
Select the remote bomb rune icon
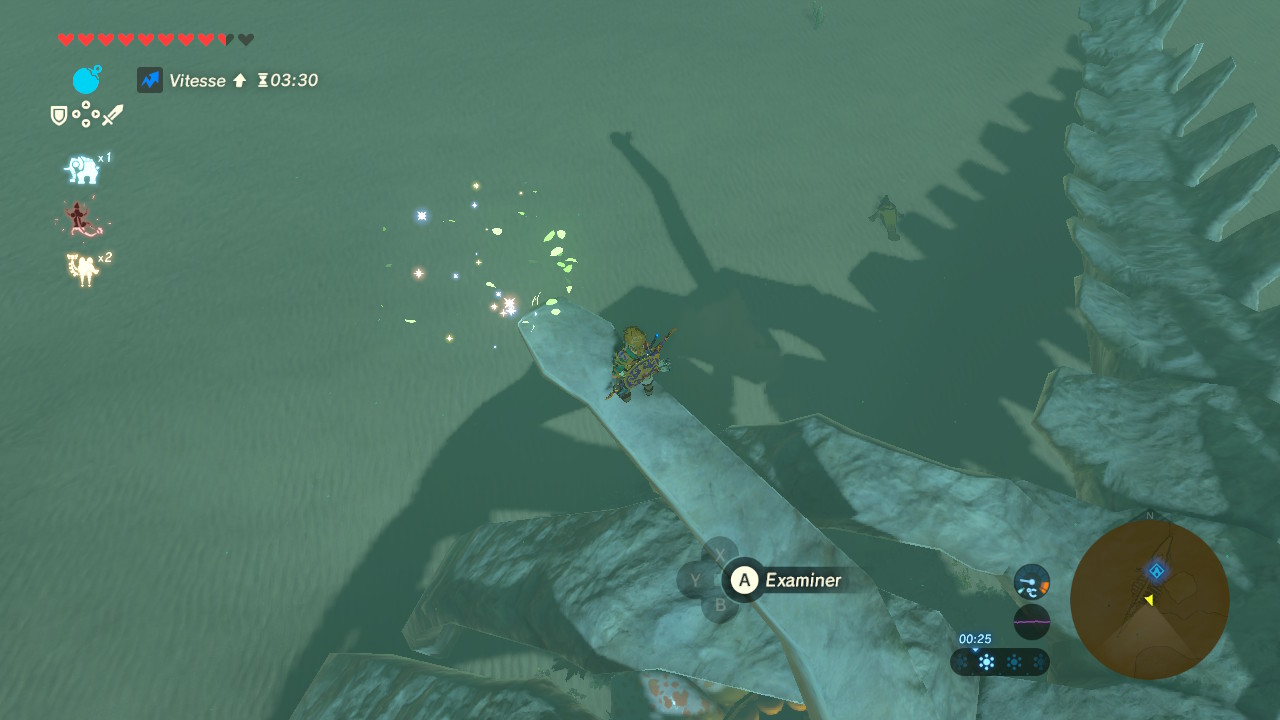coord(87,80)
